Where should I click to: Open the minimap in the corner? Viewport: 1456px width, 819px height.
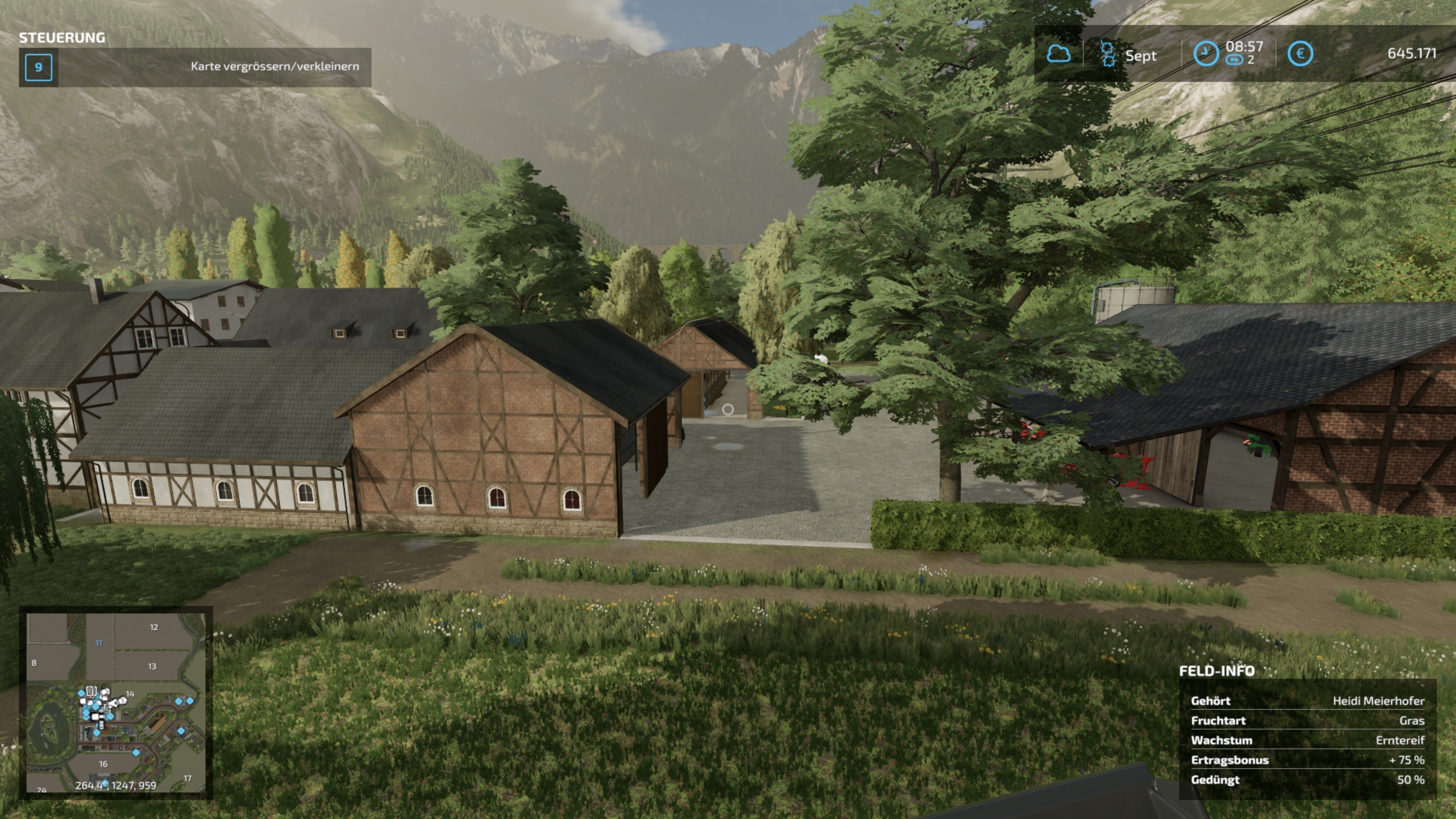[x=116, y=703]
